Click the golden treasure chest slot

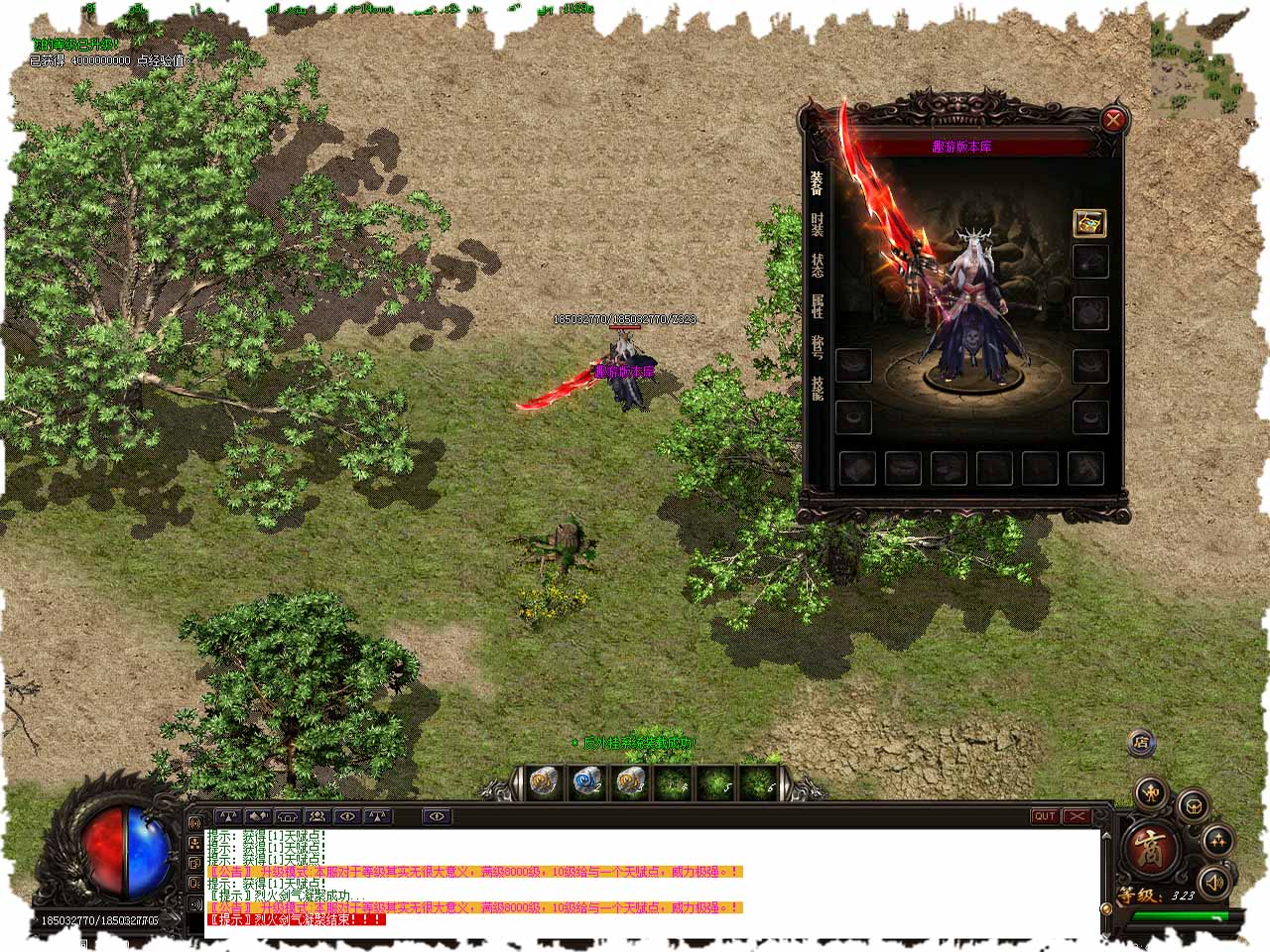(x=1089, y=223)
